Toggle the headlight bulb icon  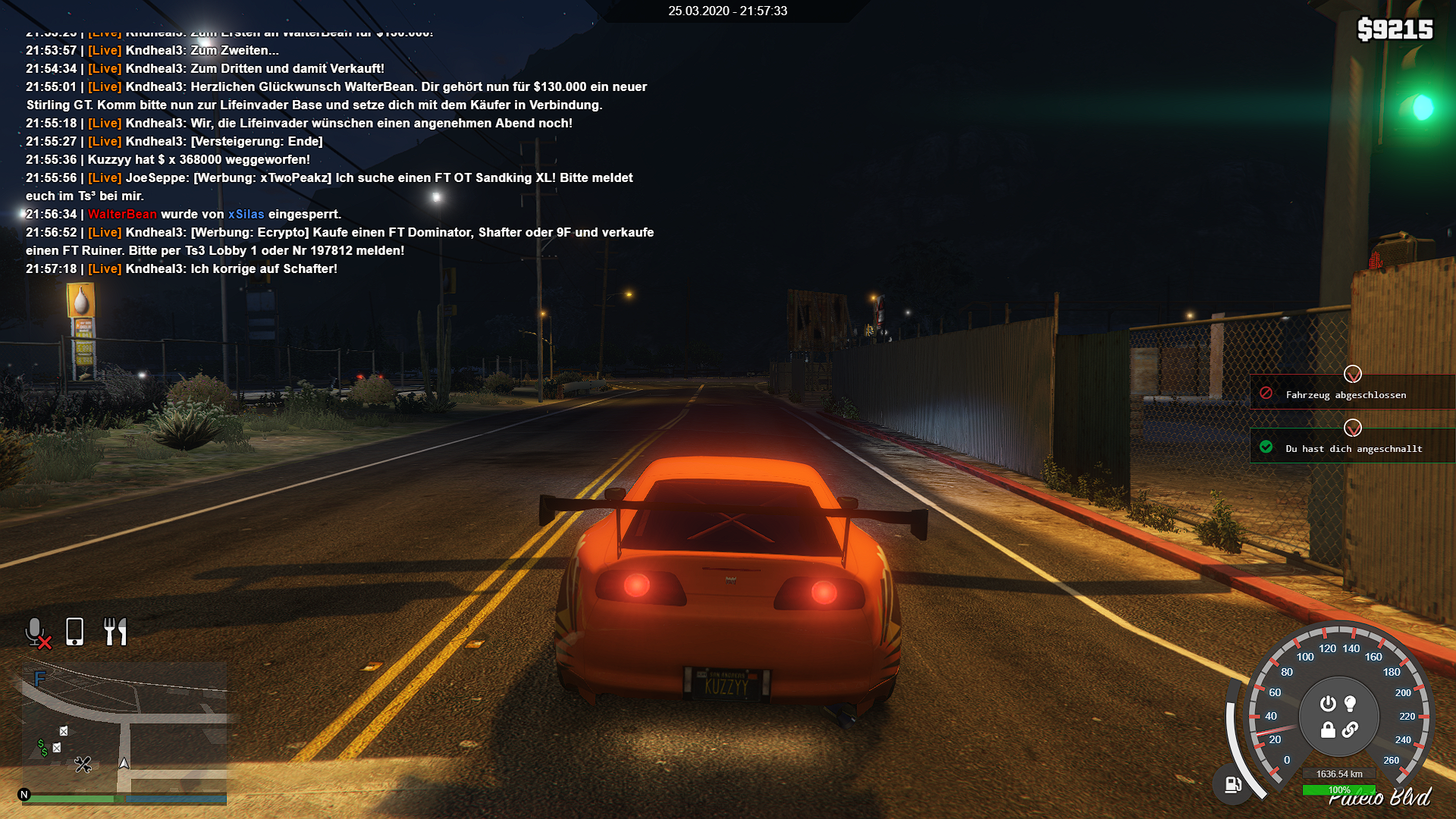tap(1351, 704)
